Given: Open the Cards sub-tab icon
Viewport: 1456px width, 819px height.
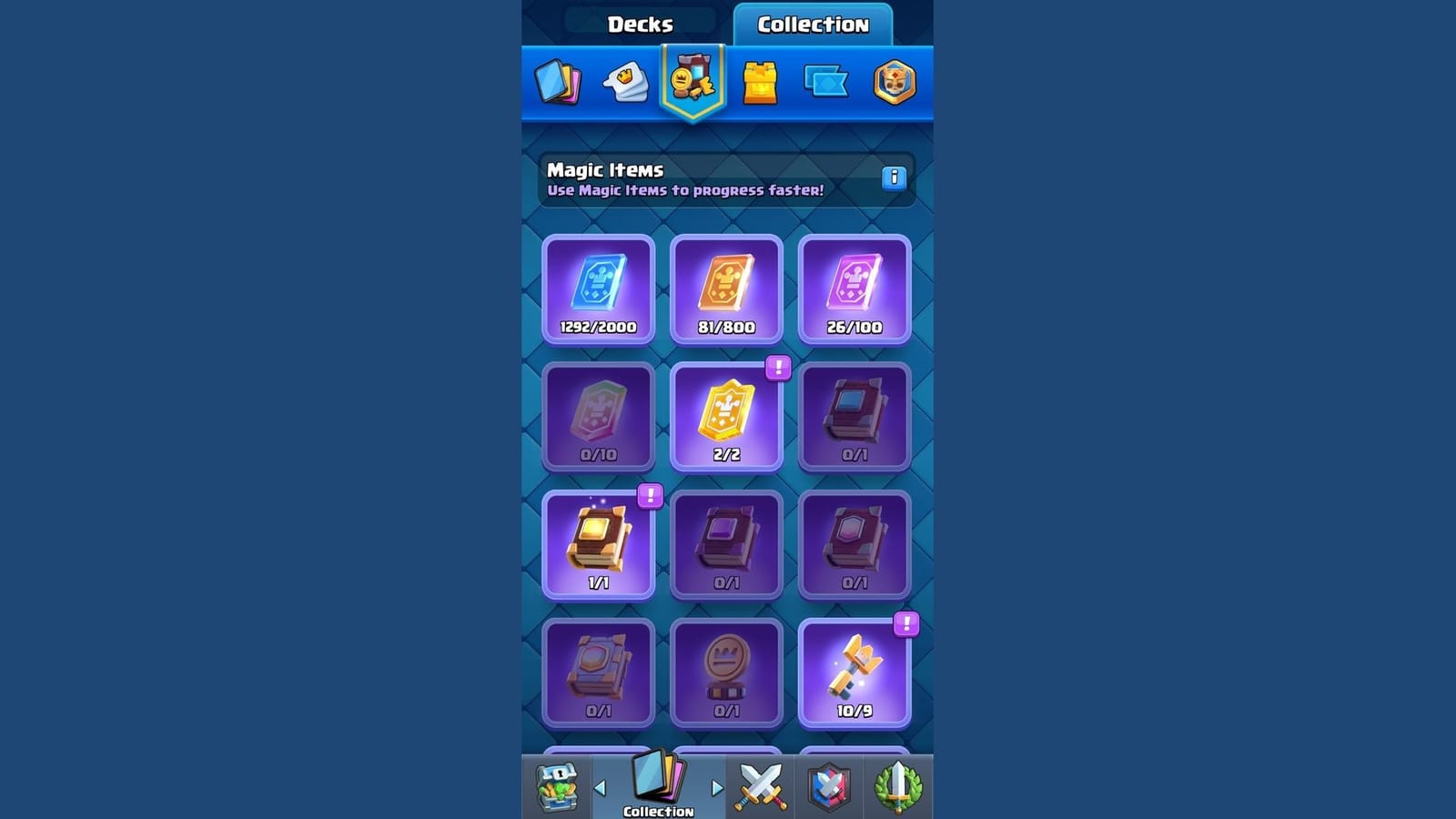Looking at the screenshot, I should tap(558, 82).
